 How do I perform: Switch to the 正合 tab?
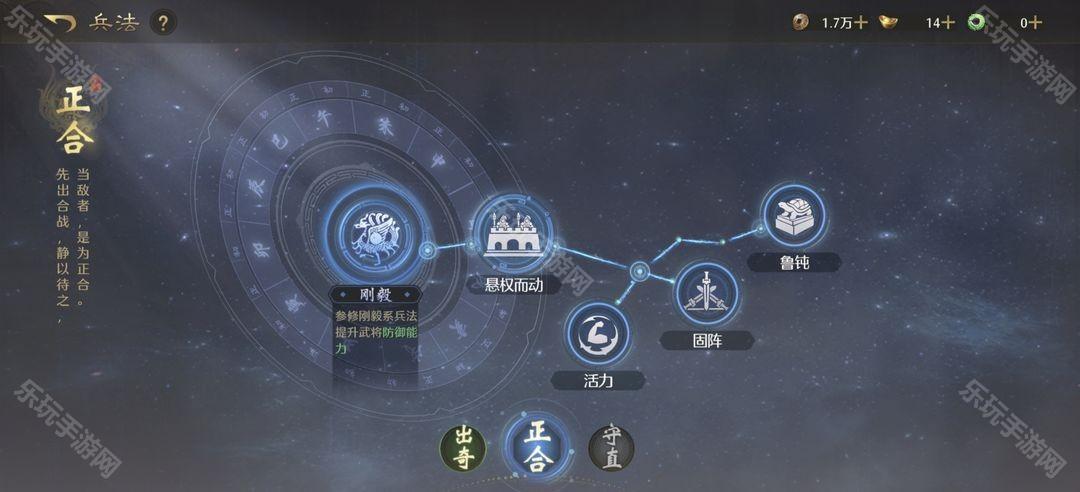[538, 445]
